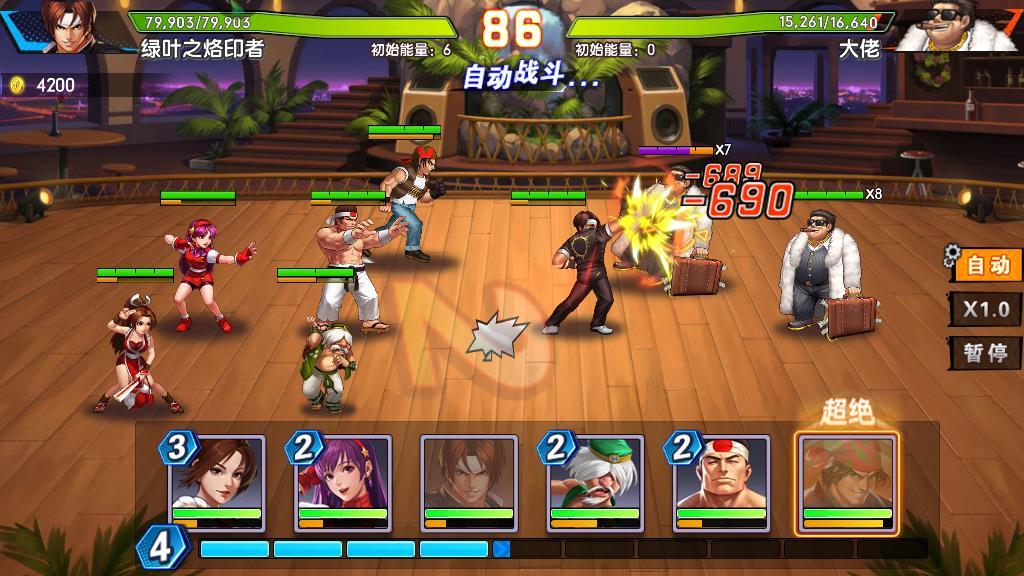Choose the dimmed Kyo fighter card
The height and width of the screenshot is (576, 1024).
469,481
